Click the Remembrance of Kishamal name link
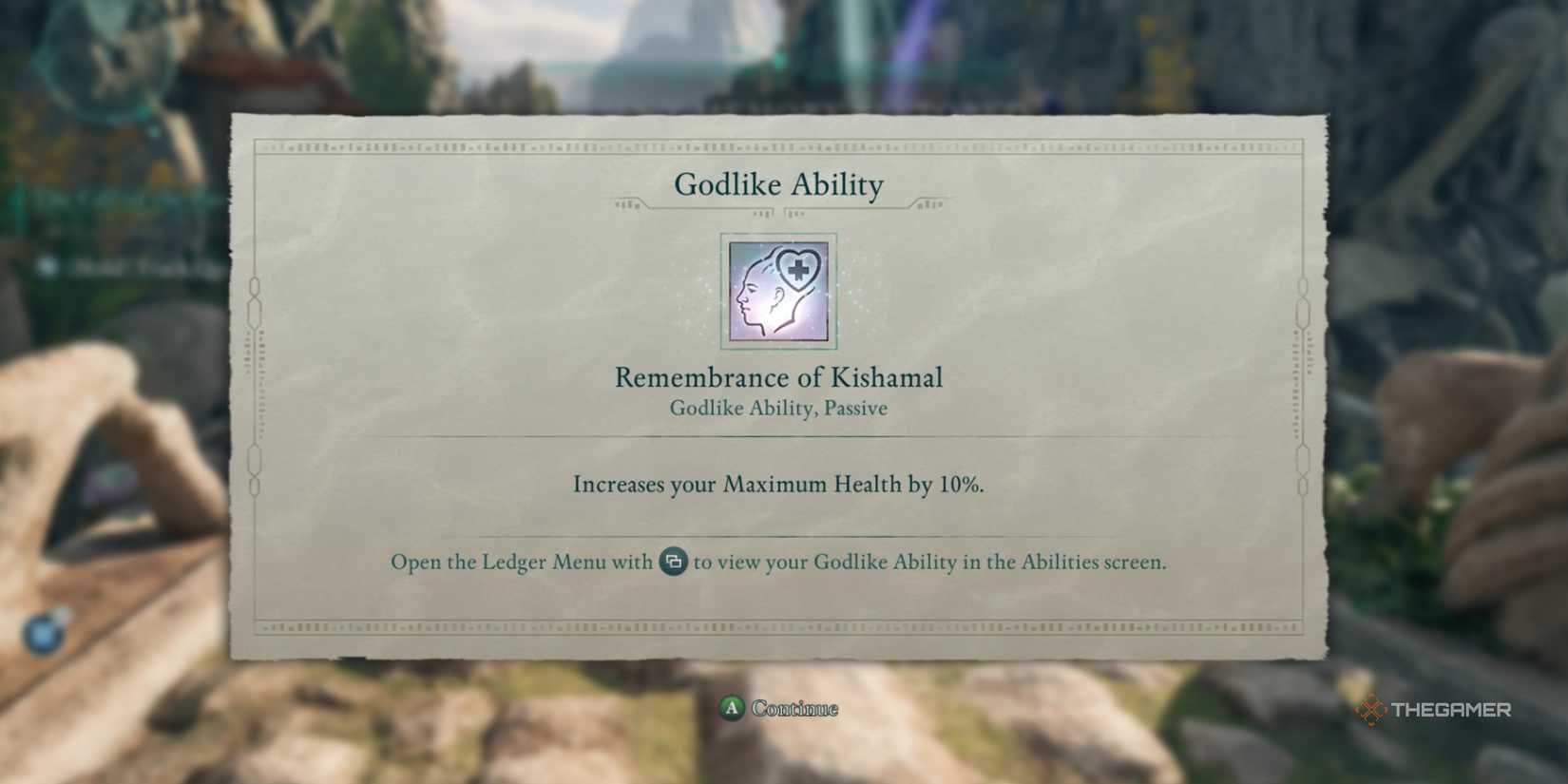Image resolution: width=1568 pixels, height=784 pixels. click(x=778, y=377)
